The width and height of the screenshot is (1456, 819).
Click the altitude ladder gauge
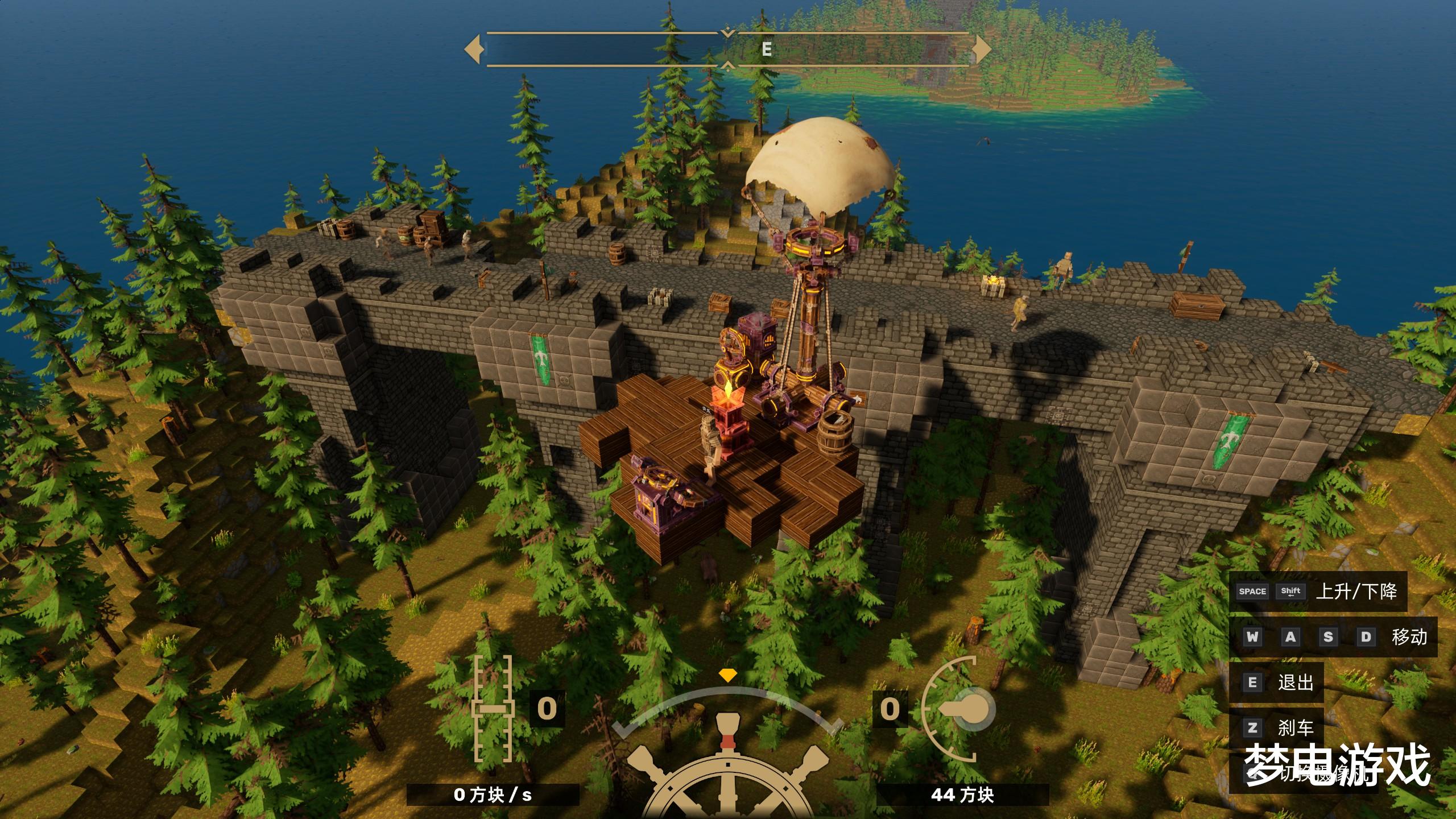(x=493, y=709)
